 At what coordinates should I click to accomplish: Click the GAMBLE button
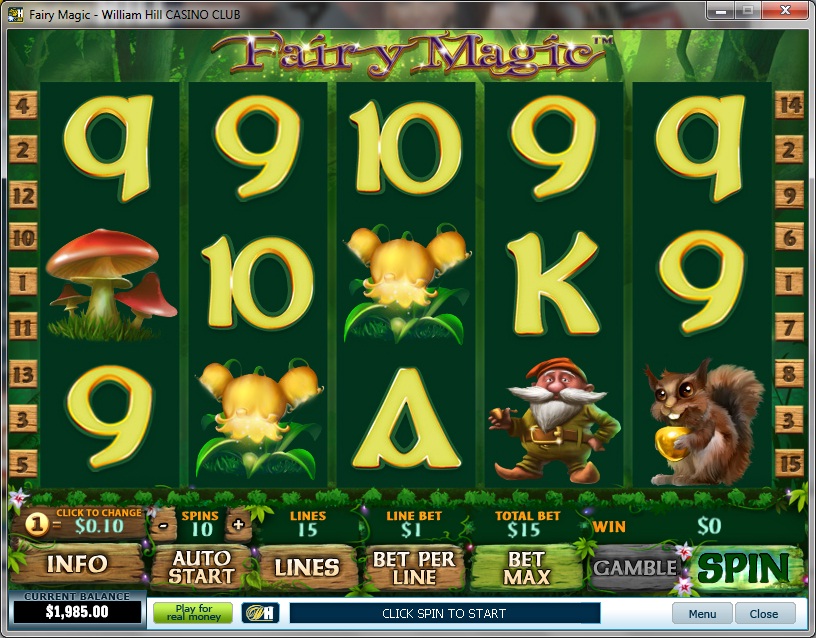click(x=634, y=567)
